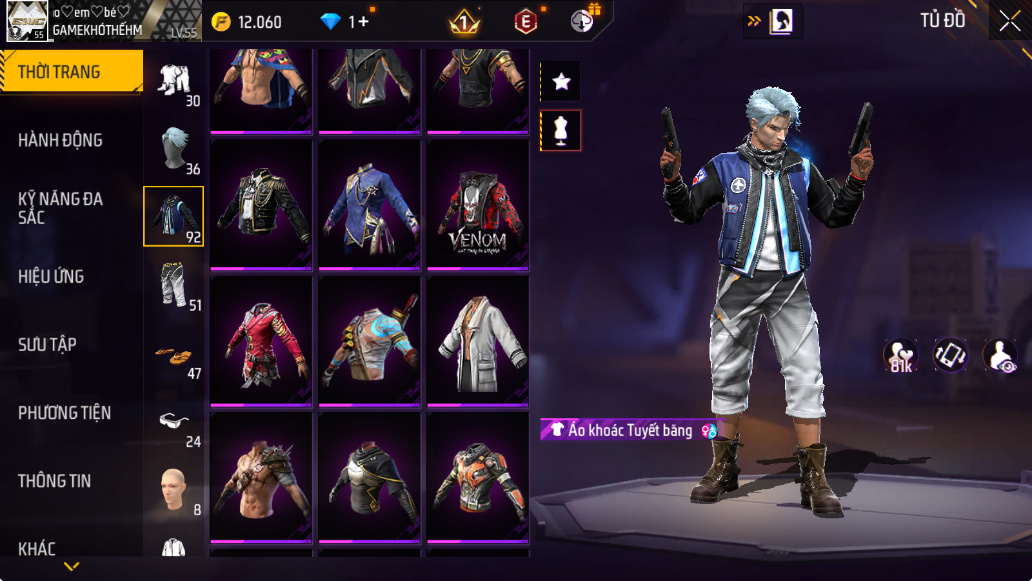Show the PHƯƠNG TIỆN category

click(64, 413)
